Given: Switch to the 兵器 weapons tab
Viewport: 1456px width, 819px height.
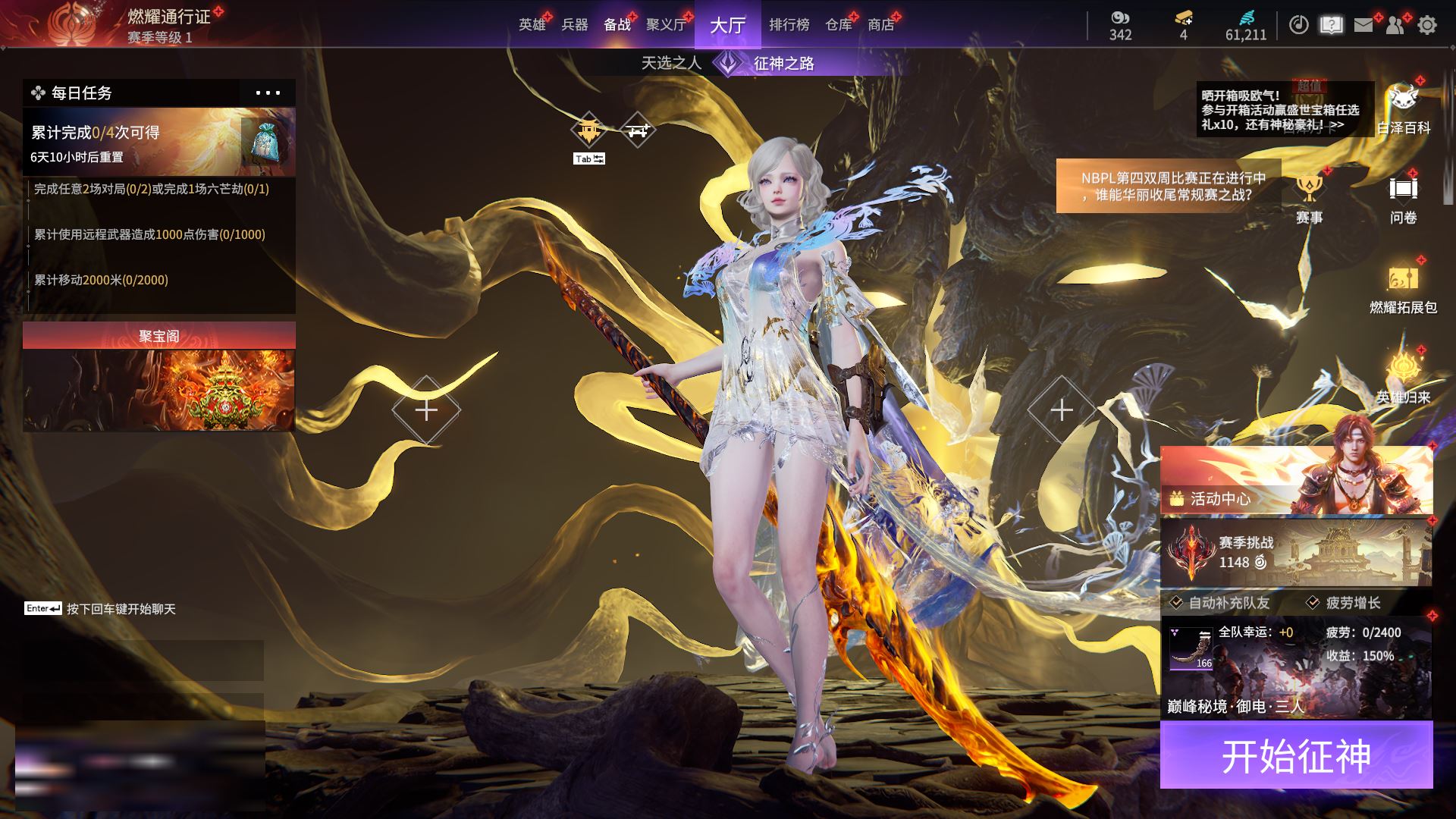Looking at the screenshot, I should tap(575, 25).
